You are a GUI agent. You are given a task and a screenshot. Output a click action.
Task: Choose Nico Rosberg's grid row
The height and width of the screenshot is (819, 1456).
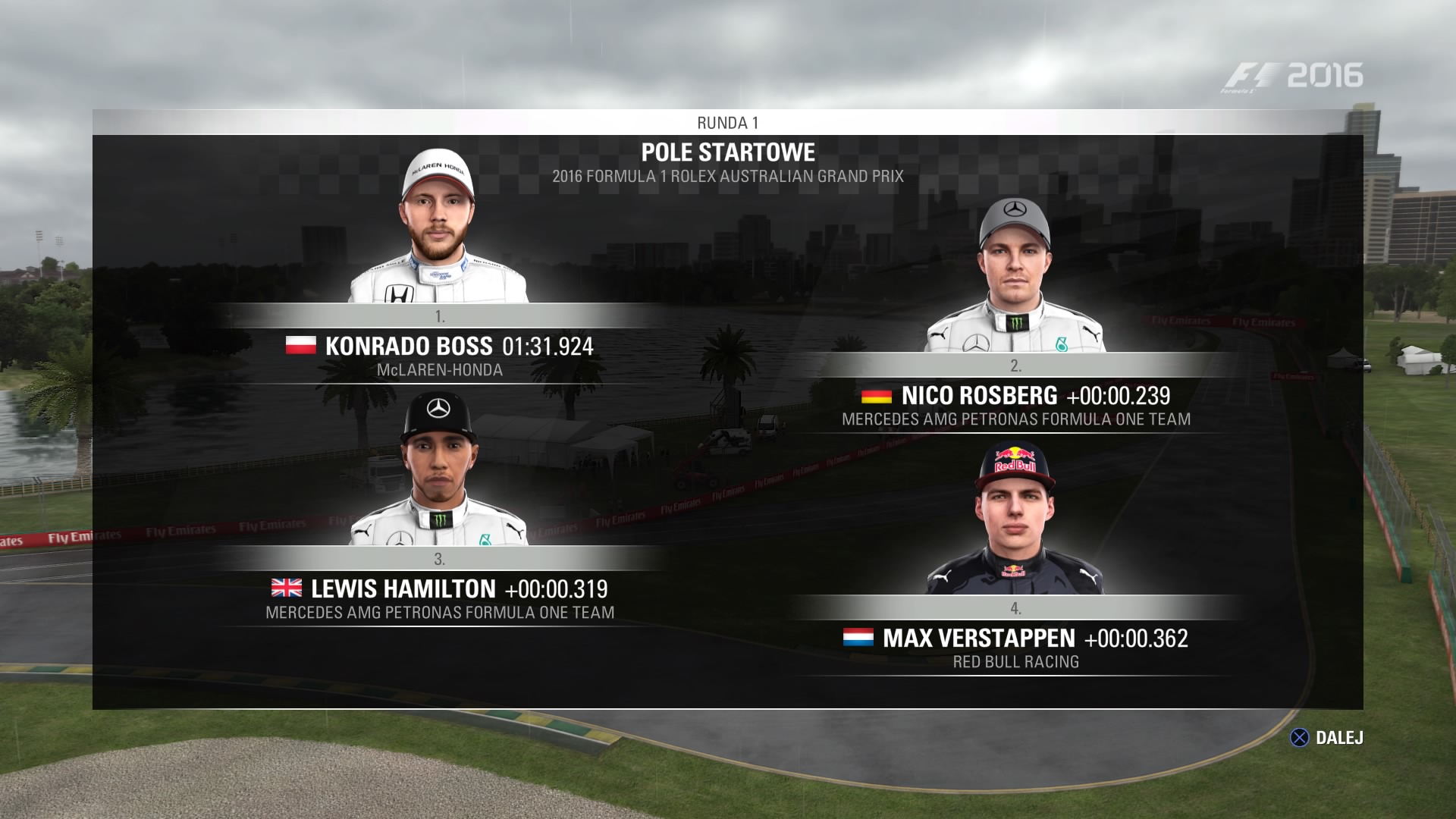coord(1015,397)
